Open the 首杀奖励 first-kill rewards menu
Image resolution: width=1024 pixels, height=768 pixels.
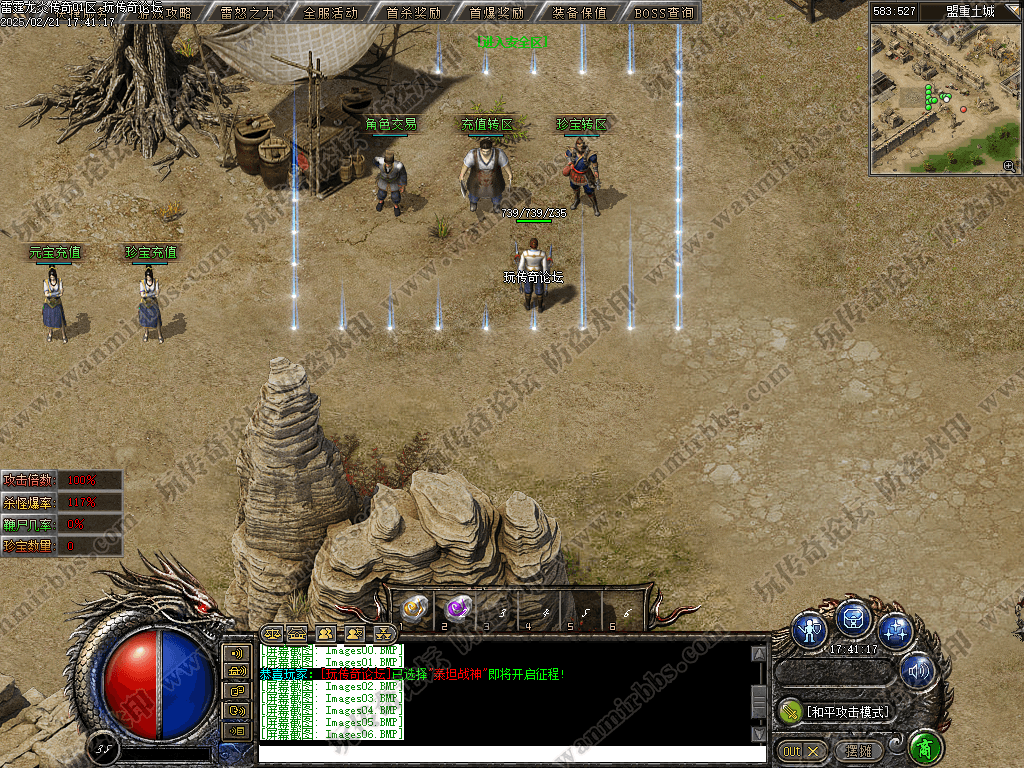tap(413, 13)
